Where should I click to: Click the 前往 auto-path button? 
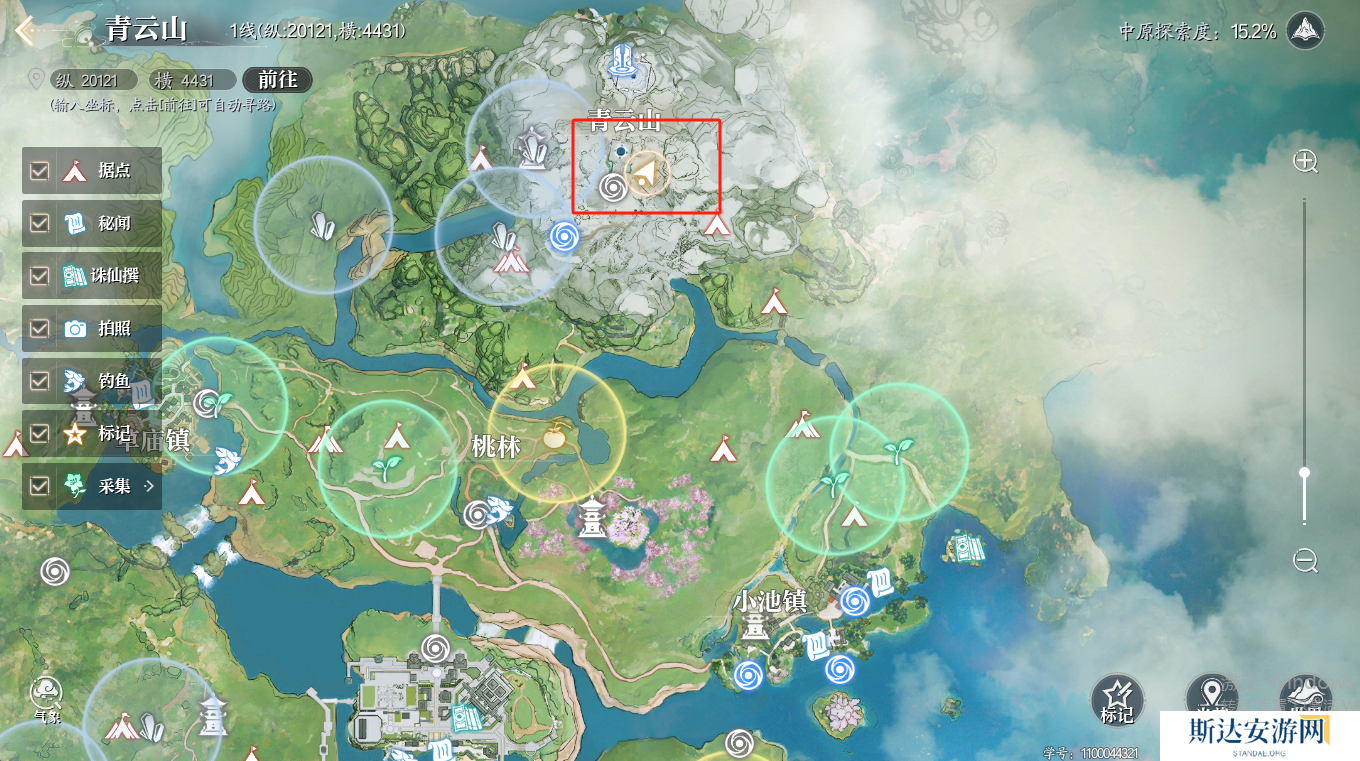[277, 80]
